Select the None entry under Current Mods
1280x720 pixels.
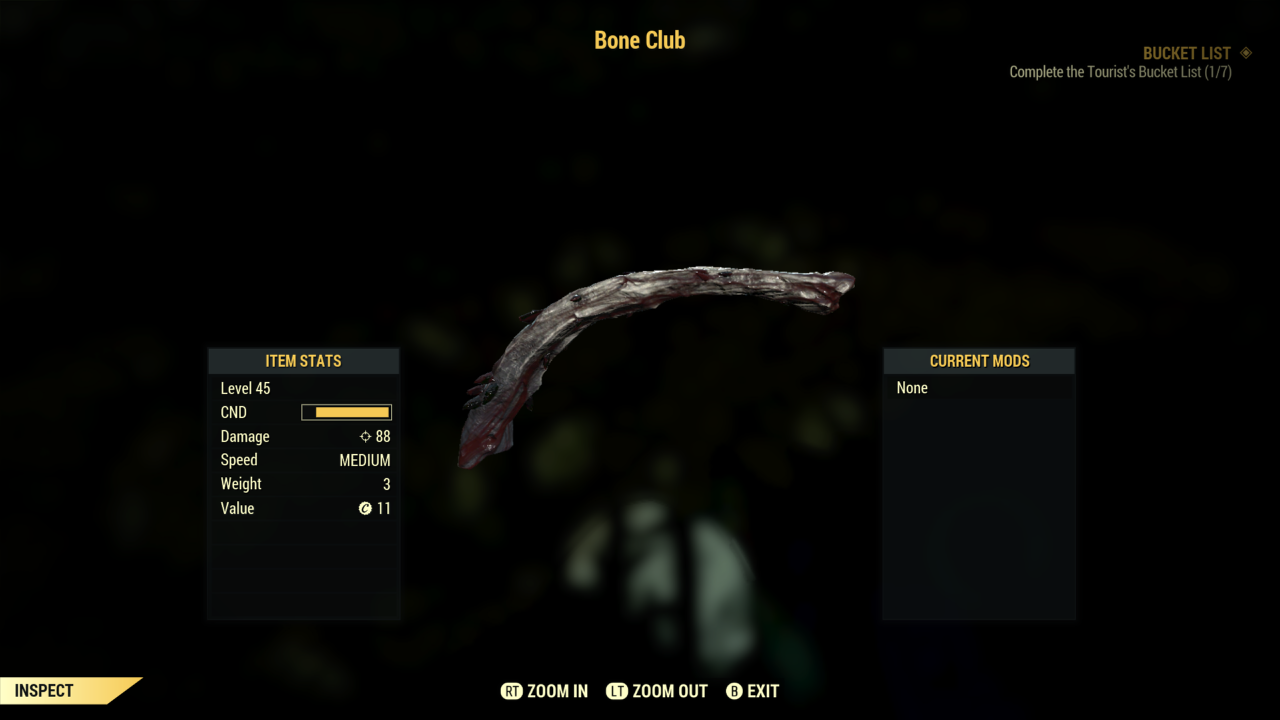[x=912, y=388]
